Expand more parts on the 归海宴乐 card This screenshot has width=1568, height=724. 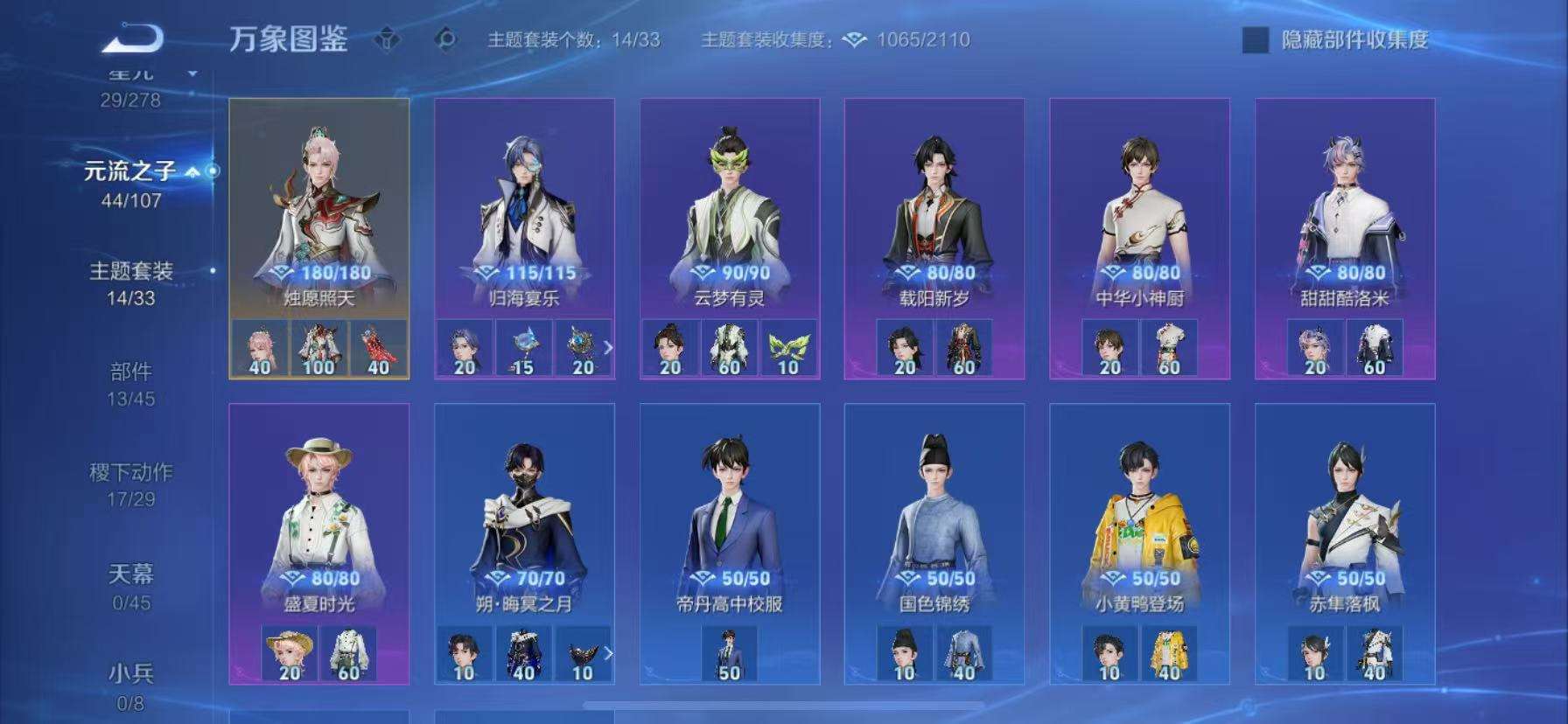tap(610, 347)
